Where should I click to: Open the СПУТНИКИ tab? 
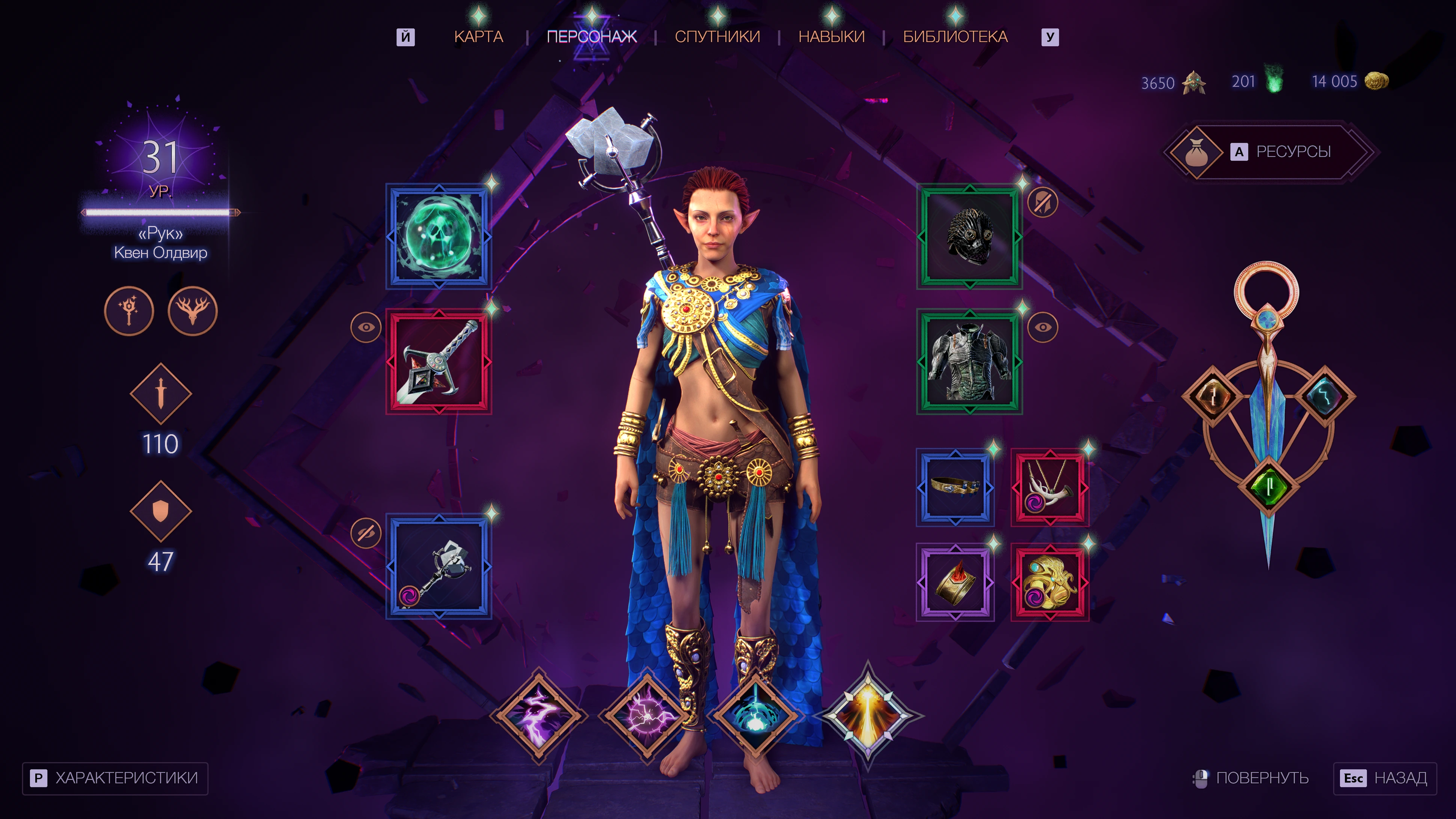click(717, 37)
